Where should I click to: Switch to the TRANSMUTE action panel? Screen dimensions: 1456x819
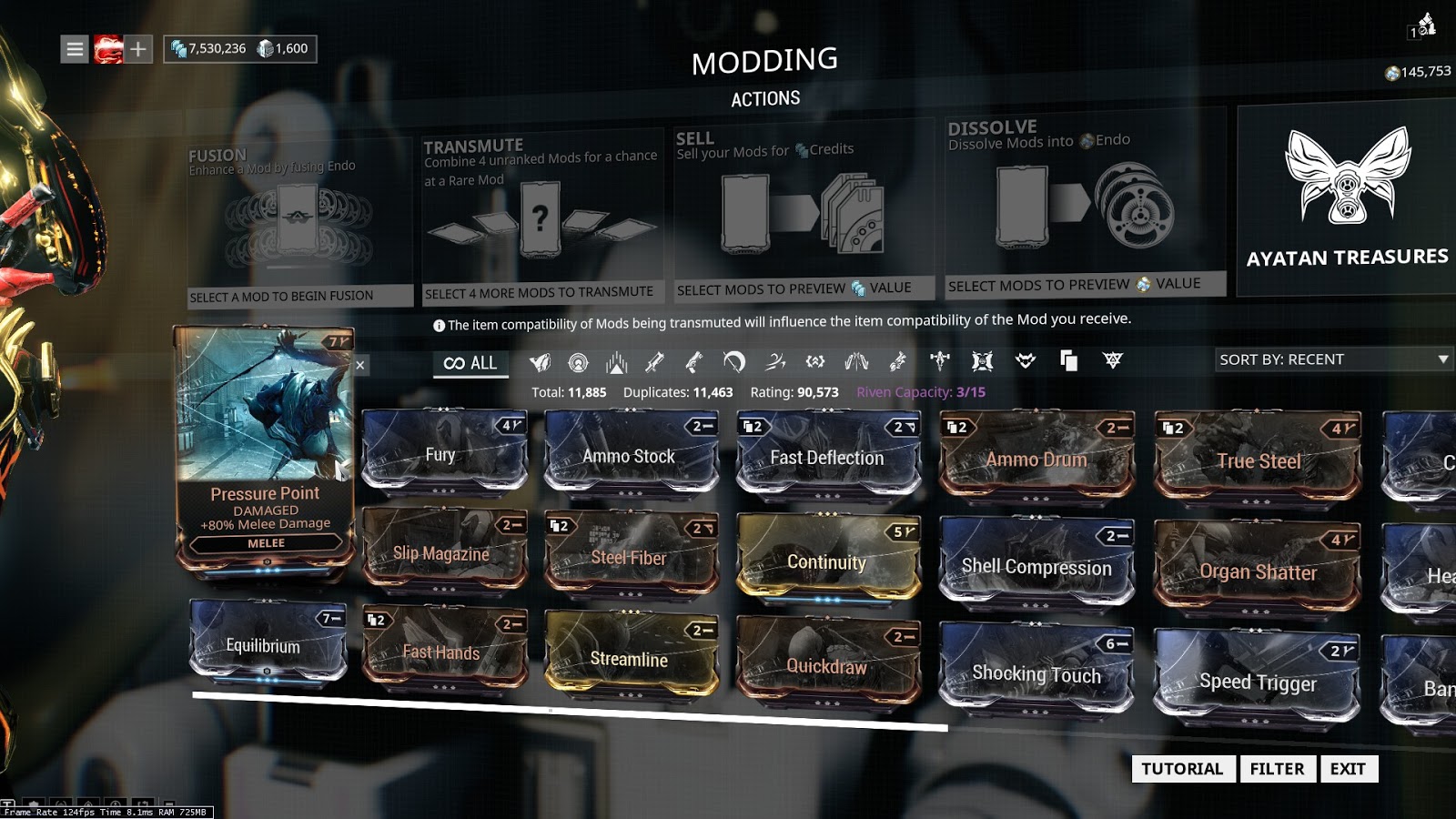(542, 209)
